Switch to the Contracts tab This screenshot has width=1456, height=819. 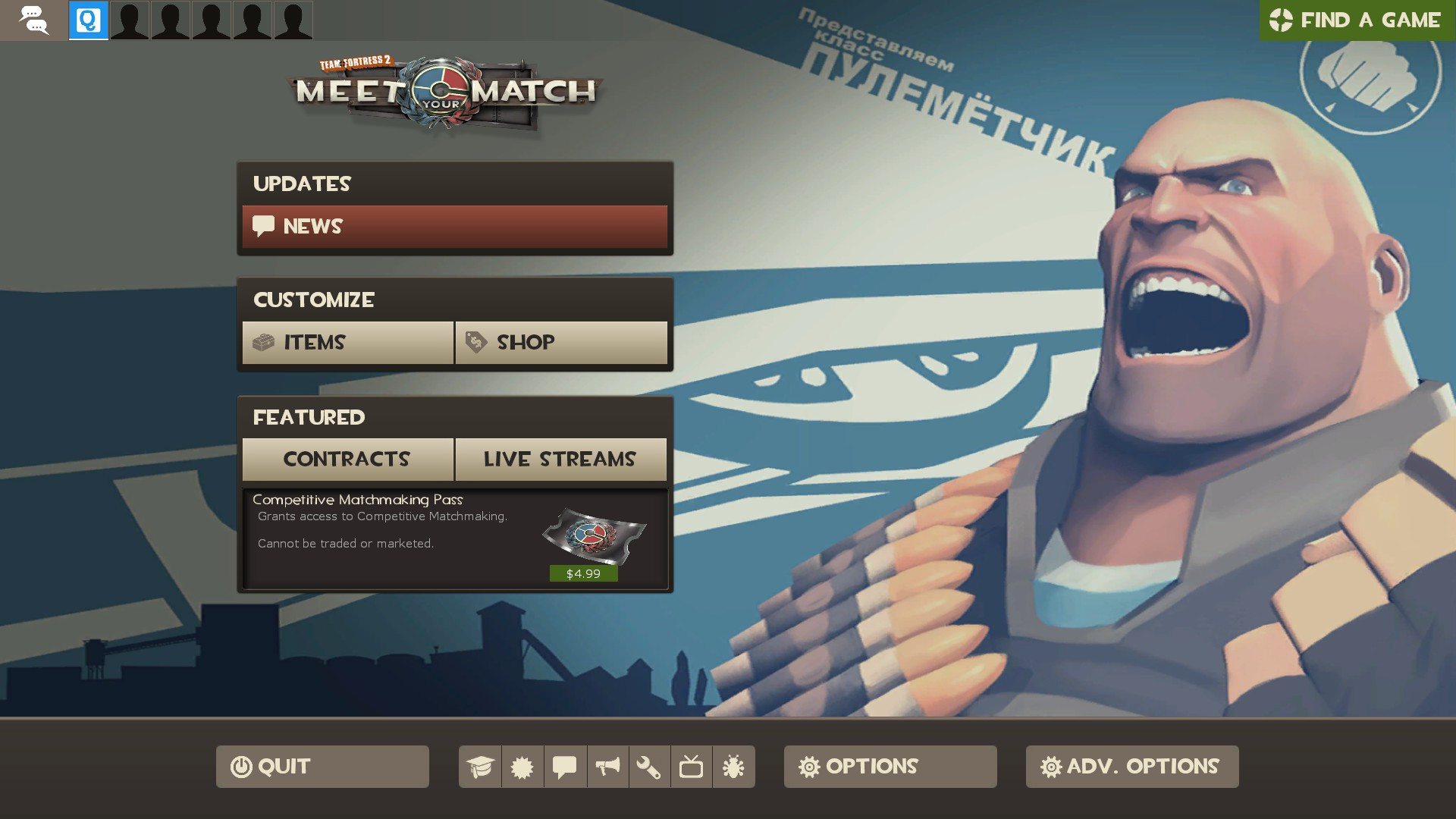click(x=347, y=459)
